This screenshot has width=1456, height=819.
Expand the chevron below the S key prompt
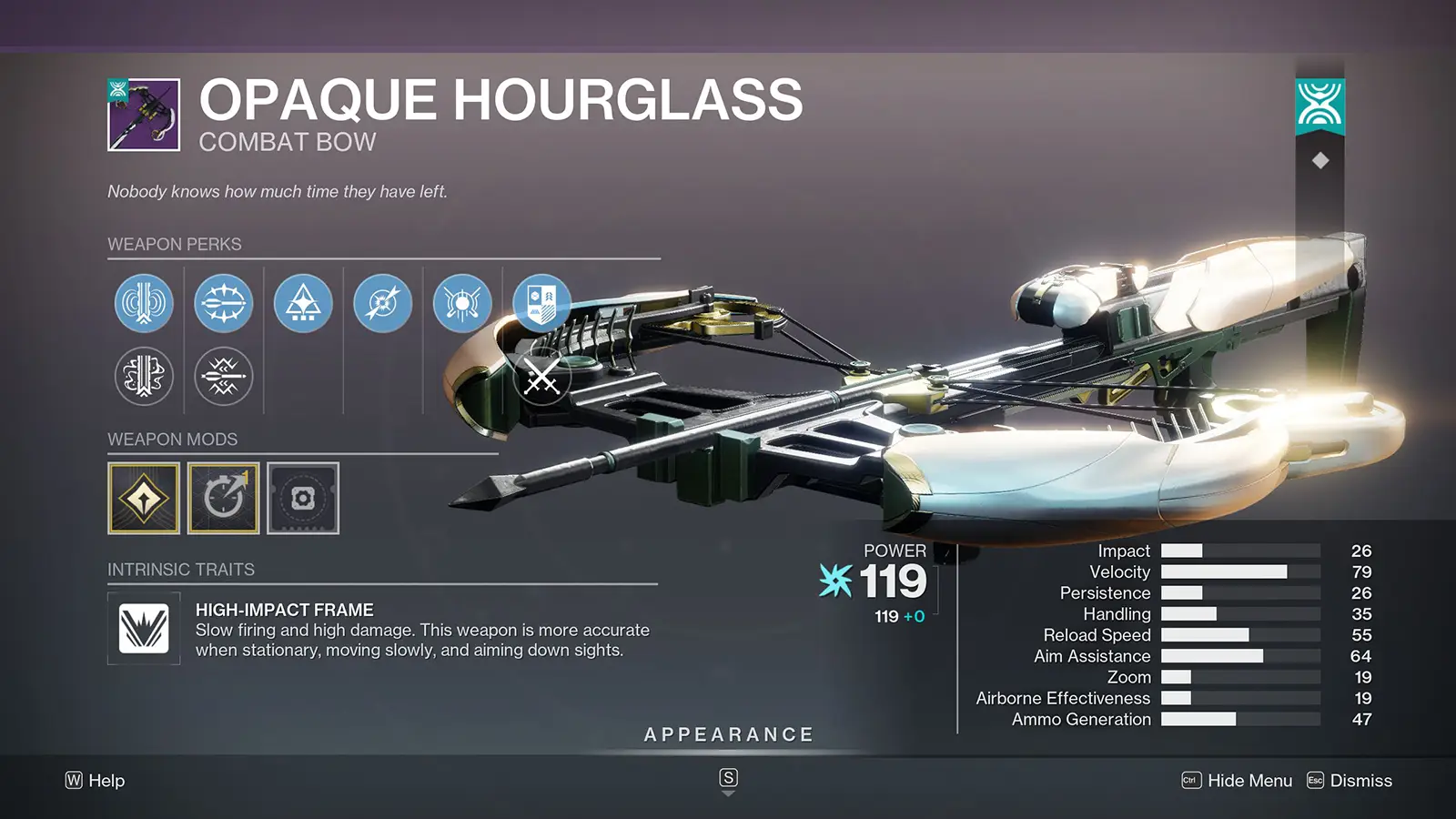point(728,794)
